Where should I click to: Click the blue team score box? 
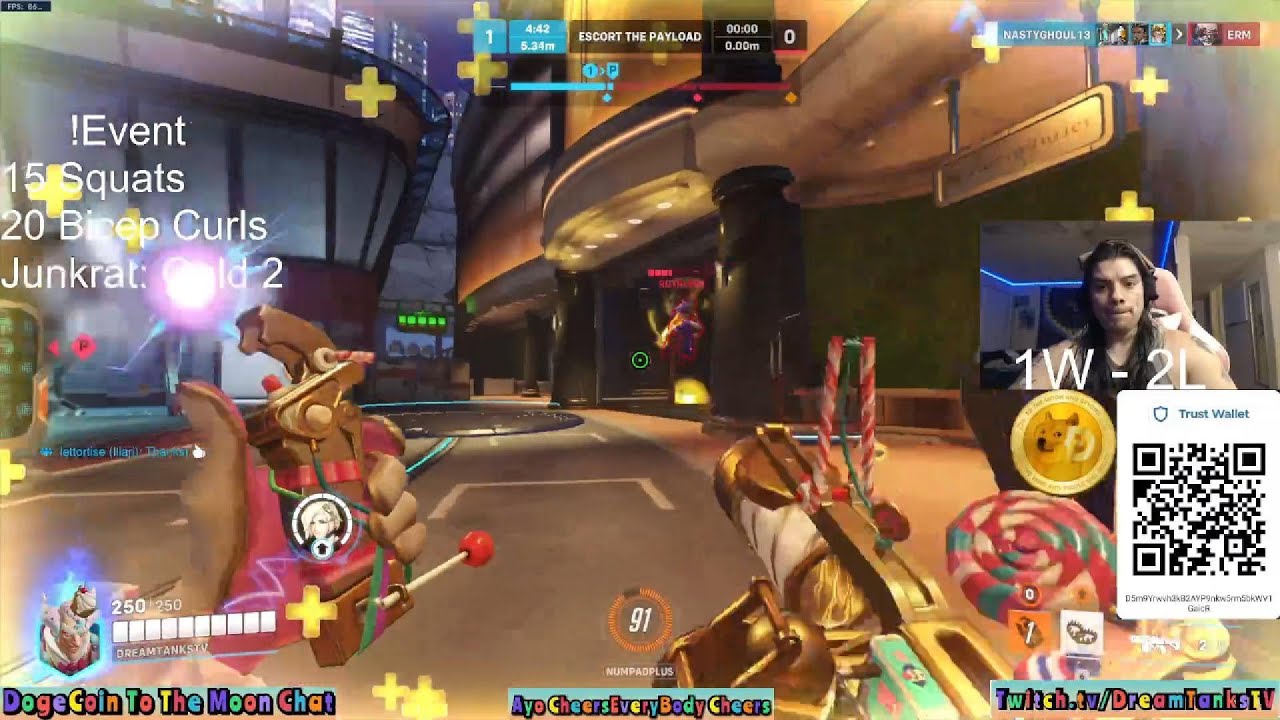(489, 37)
